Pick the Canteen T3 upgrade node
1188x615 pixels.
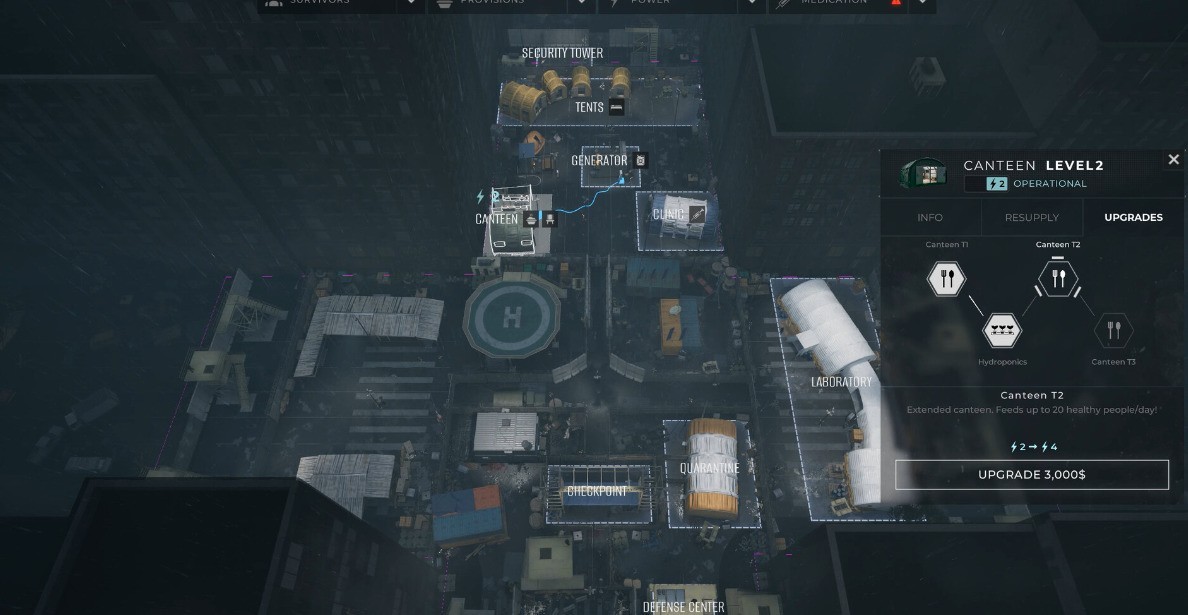[x=1113, y=330]
